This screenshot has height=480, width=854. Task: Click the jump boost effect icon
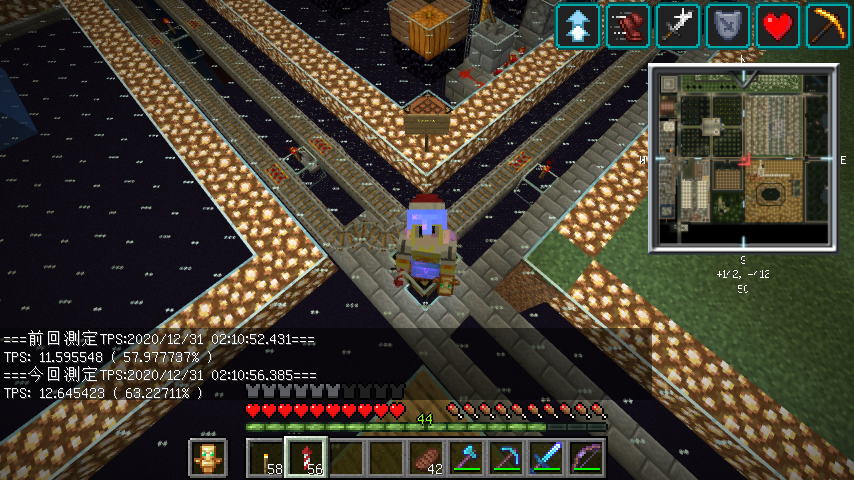(x=578, y=25)
